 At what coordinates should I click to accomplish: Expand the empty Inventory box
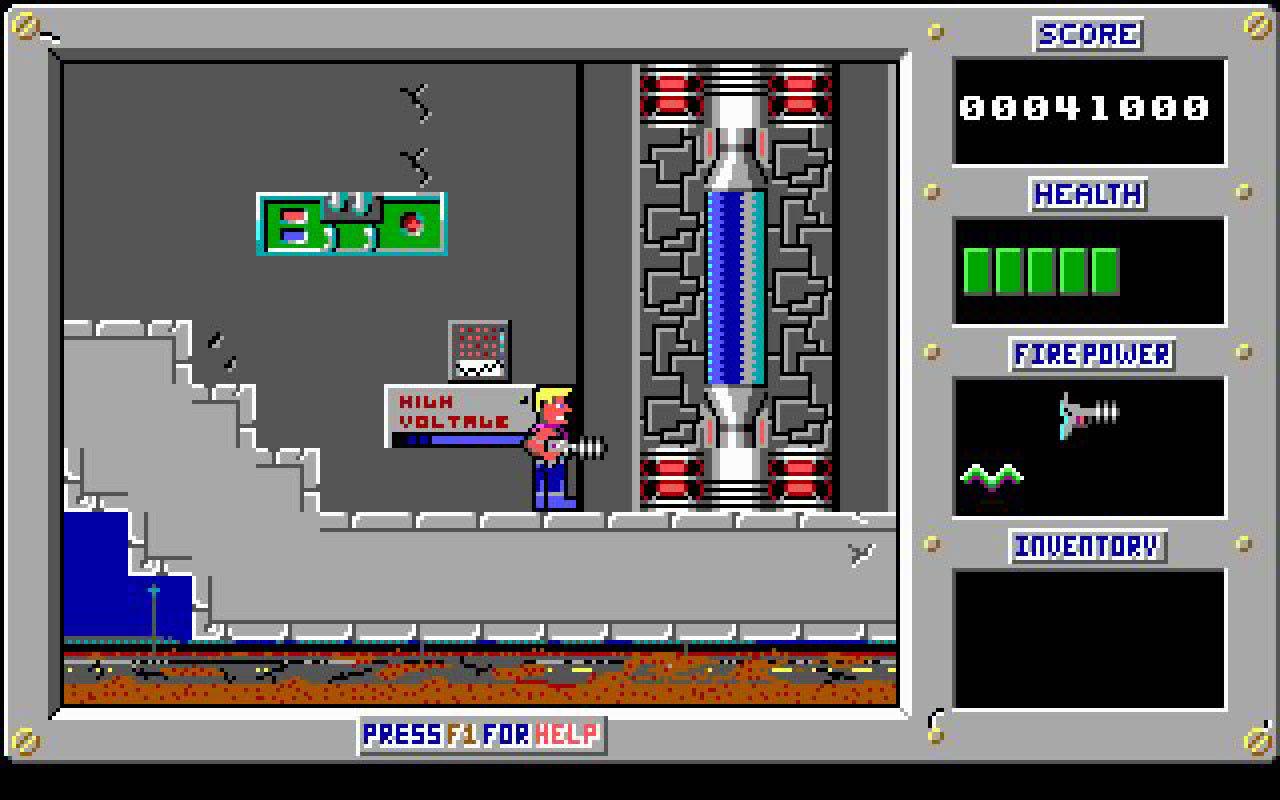1088,640
